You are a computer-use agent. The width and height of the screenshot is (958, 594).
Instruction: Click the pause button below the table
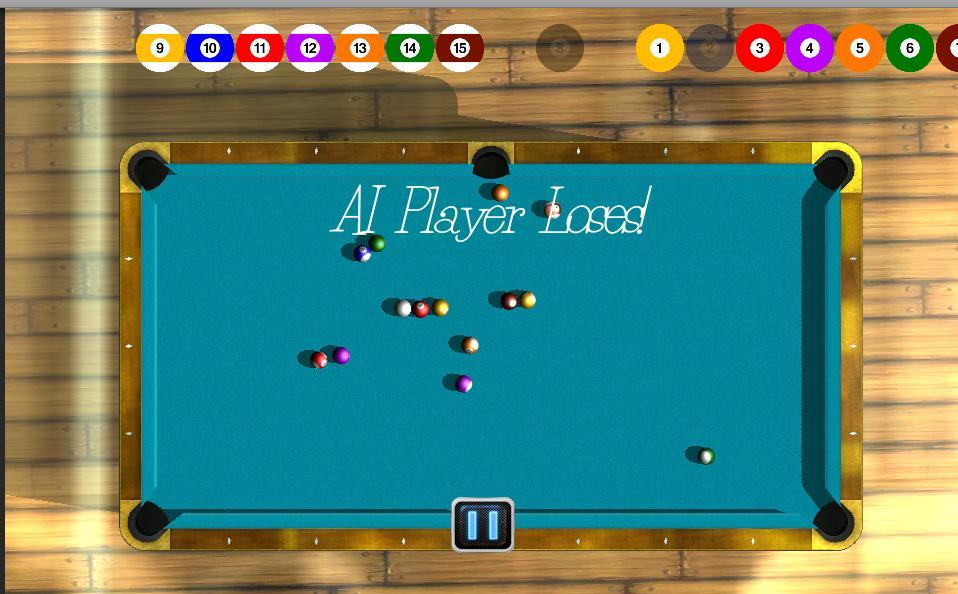(483, 525)
